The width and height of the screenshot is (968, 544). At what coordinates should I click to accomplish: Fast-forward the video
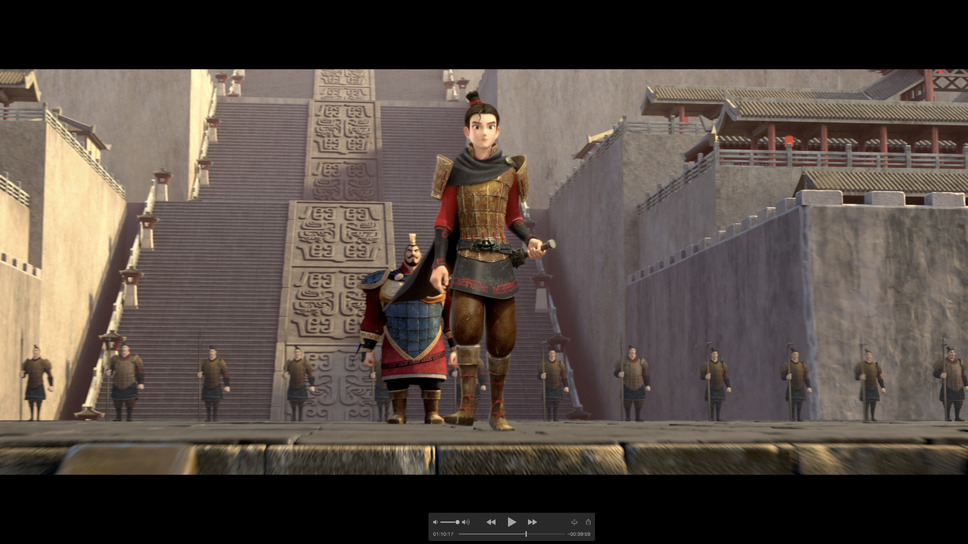tap(532, 522)
